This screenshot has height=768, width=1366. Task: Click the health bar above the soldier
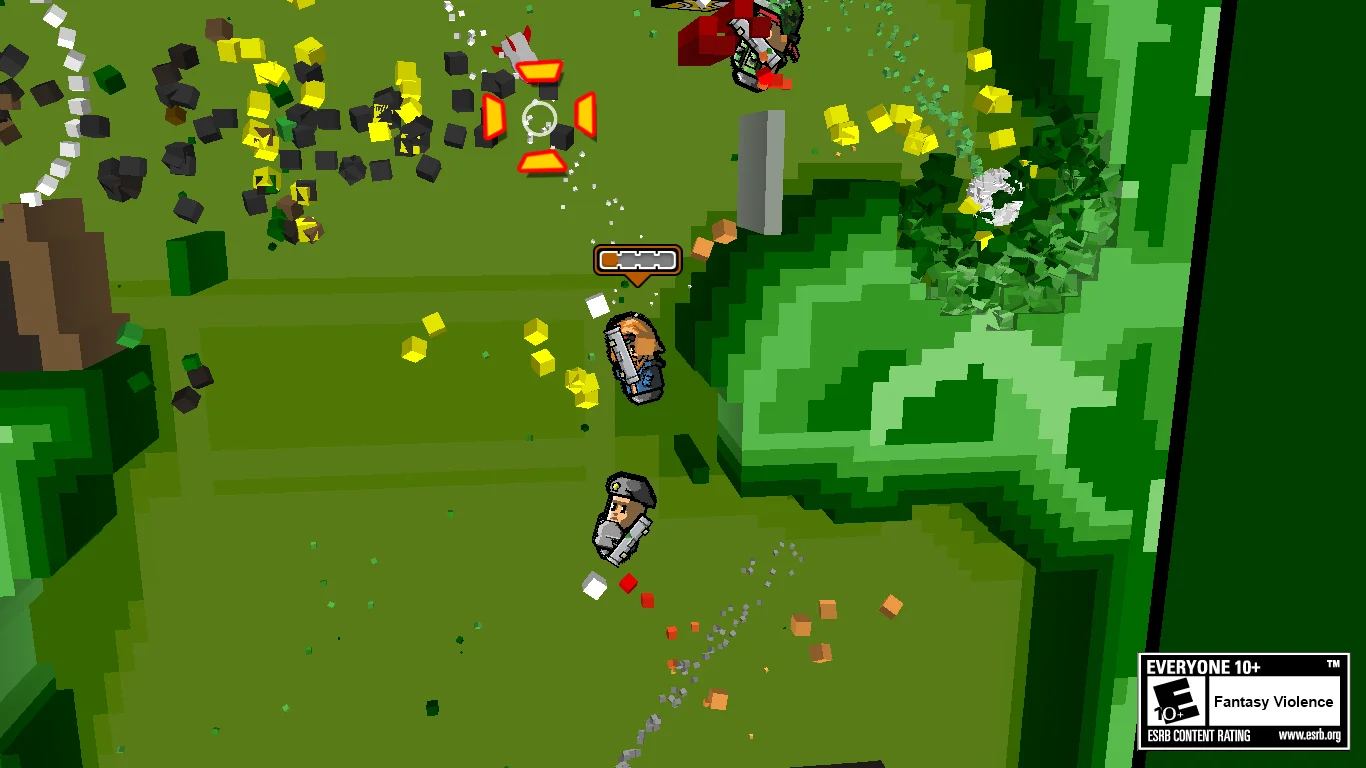[x=637, y=261]
